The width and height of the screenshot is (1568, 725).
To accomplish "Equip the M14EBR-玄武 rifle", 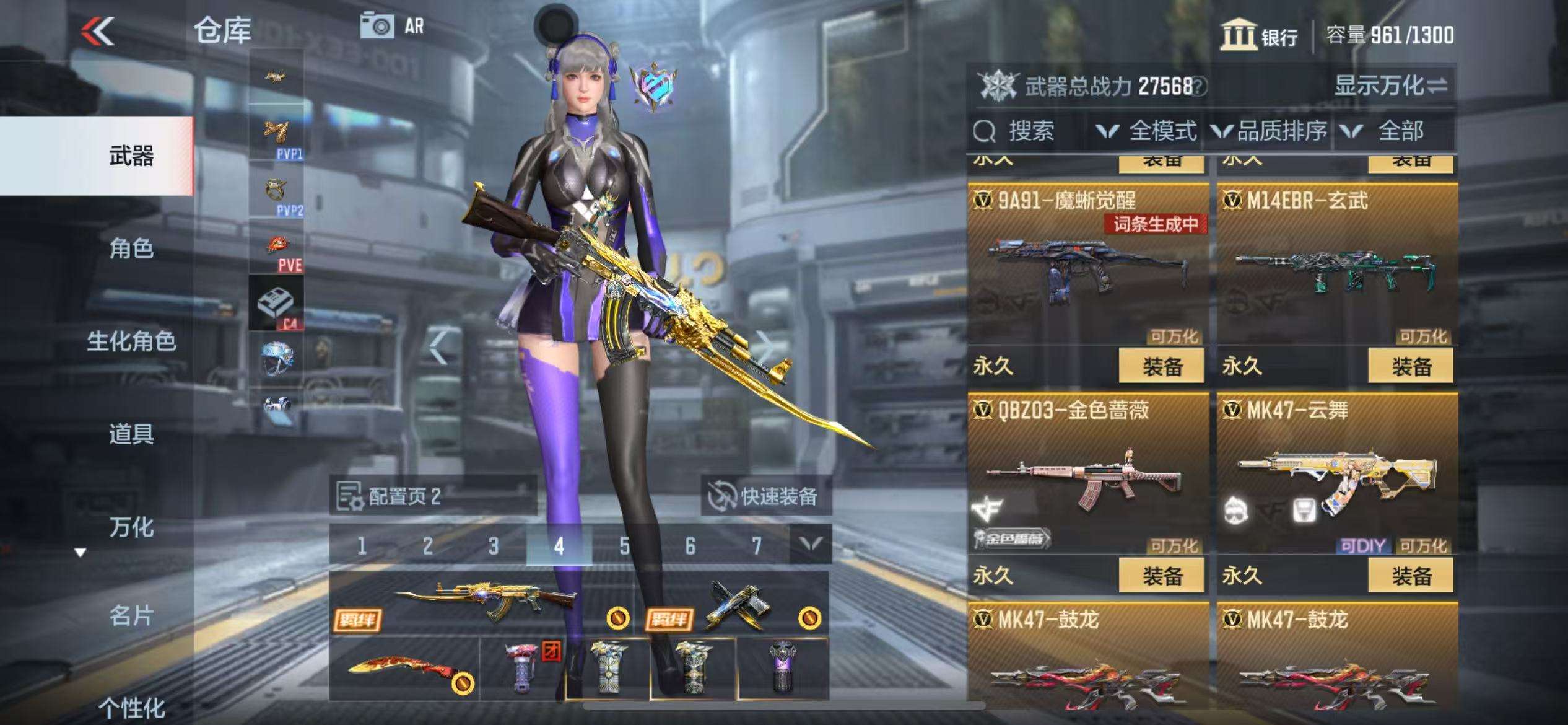I will pyautogui.click(x=1411, y=366).
